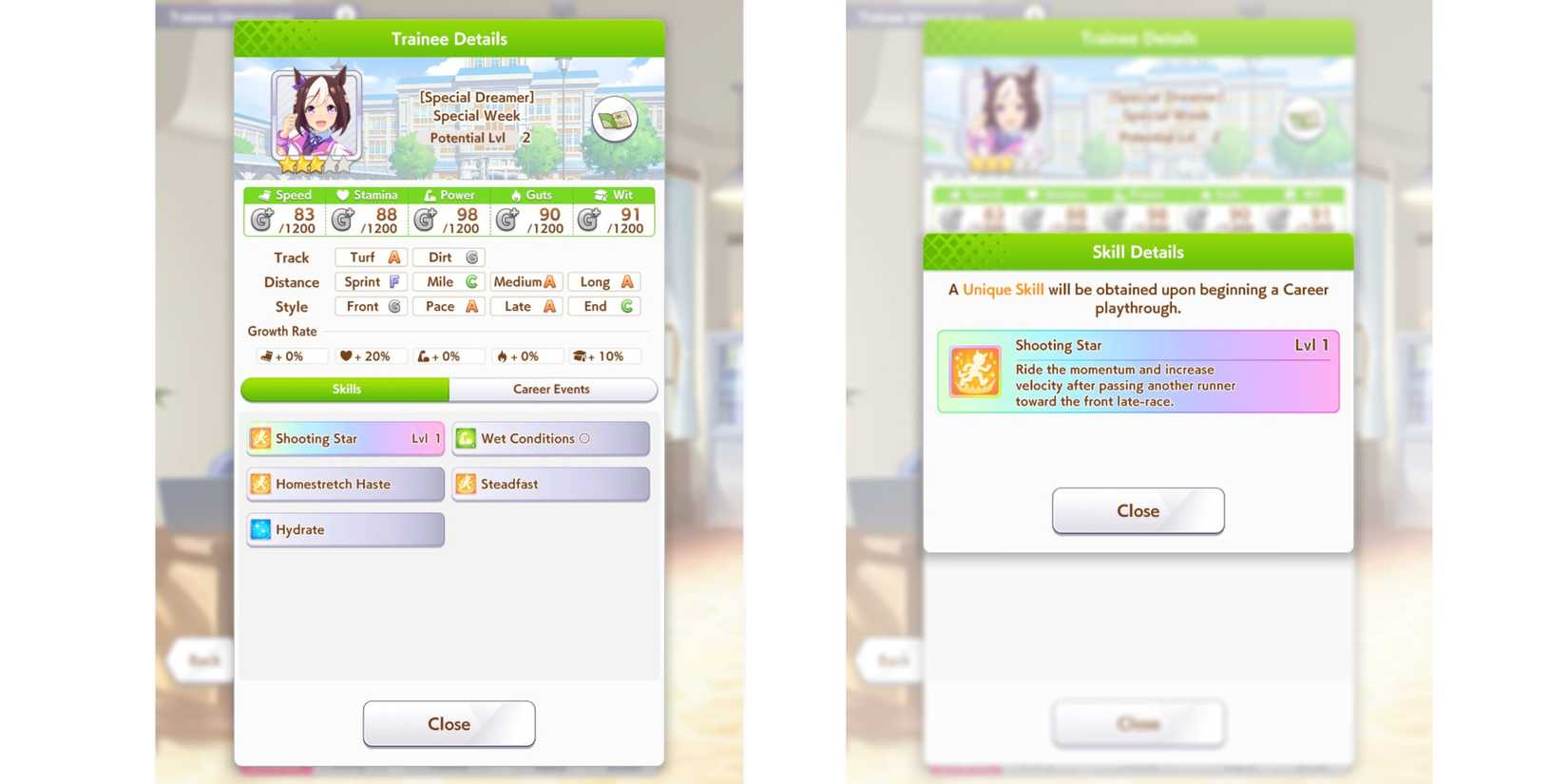Close the Trainee Details panel

click(x=449, y=723)
